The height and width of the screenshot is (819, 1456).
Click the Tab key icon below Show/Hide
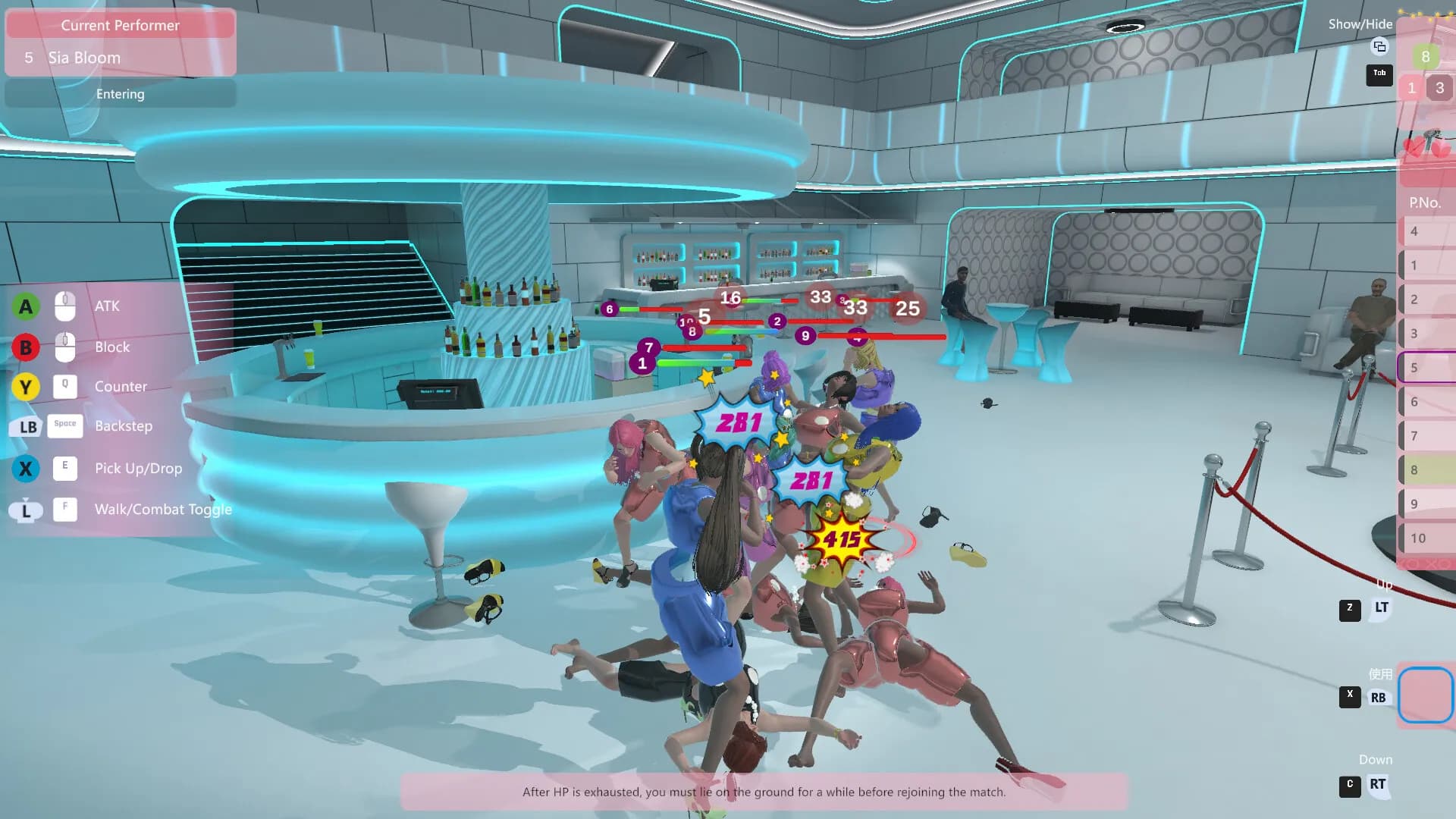[1379, 75]
